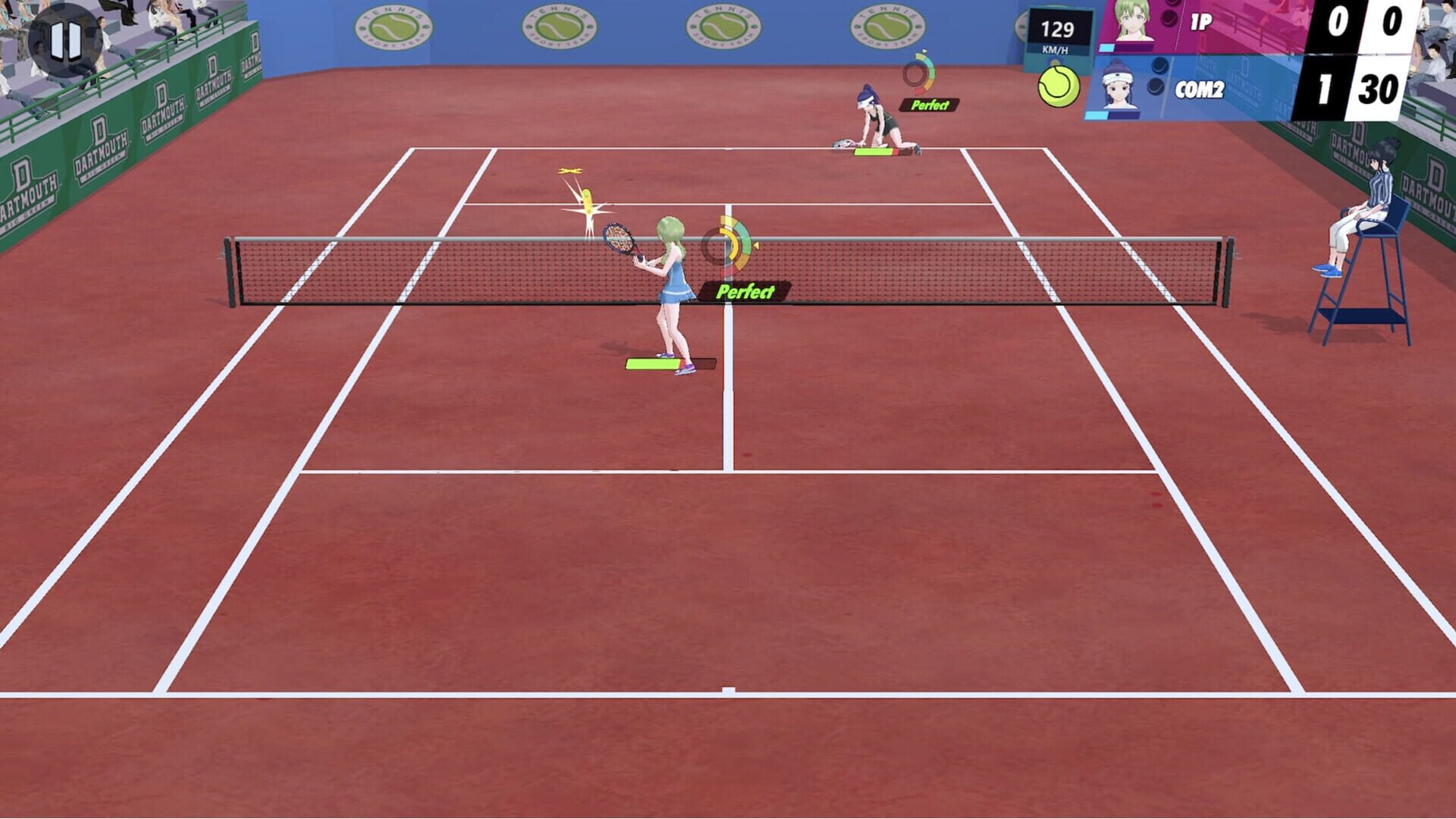Click the tennis ball icon beside the speedometer
This screenshot has width=1456, height=819.
(x=1057, y=88)
